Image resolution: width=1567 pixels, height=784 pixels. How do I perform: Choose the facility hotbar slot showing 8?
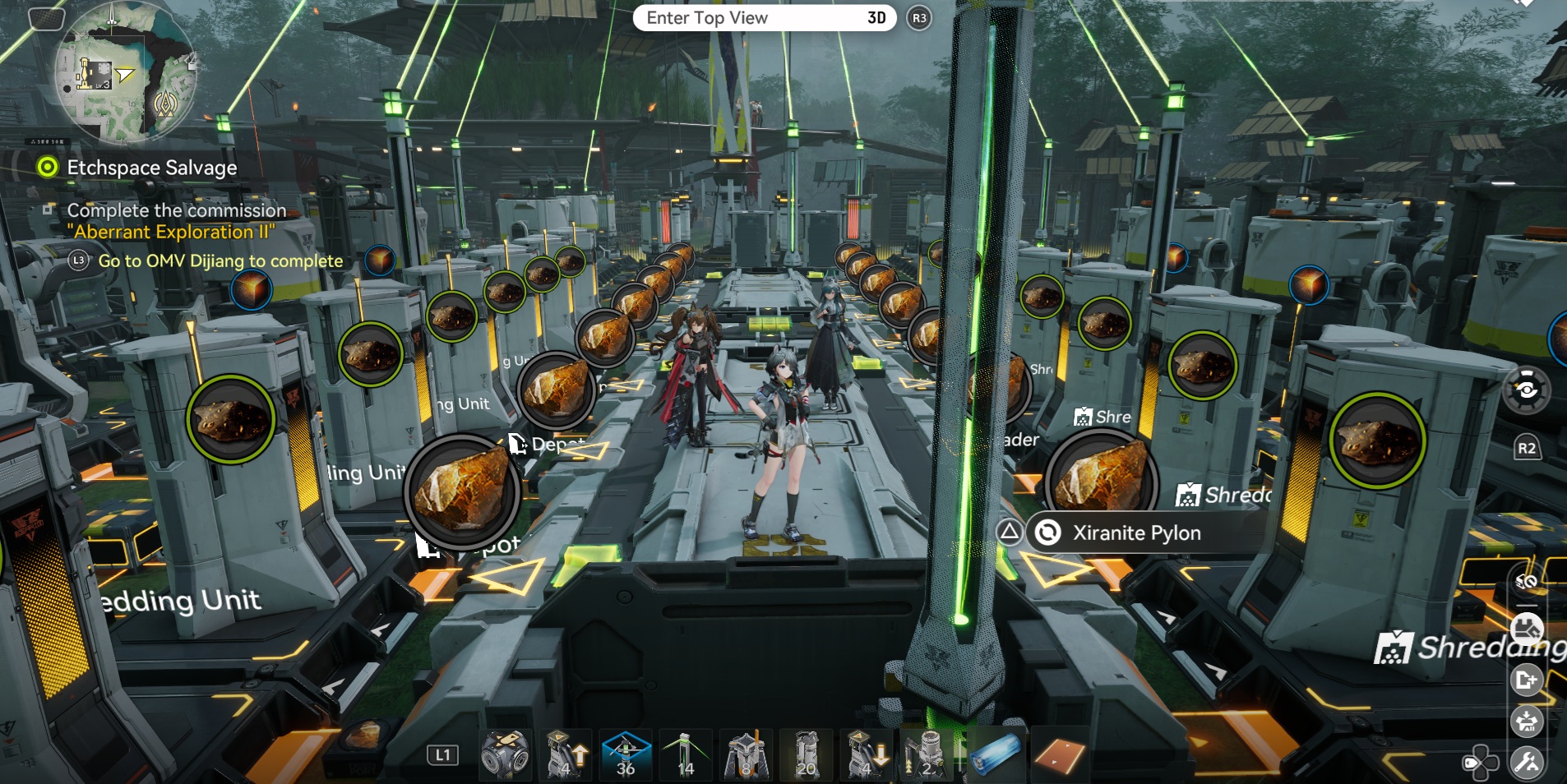[746, 754]
